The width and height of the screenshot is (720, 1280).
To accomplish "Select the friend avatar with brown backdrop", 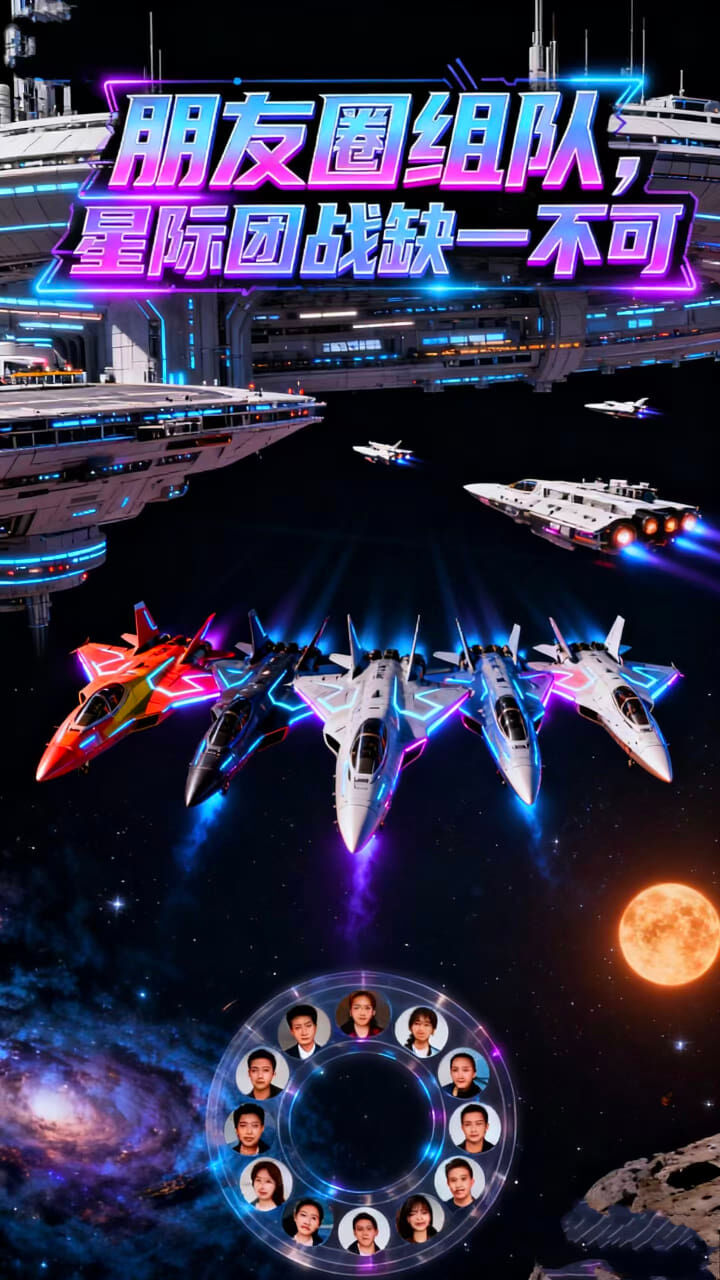I will click(362, 1014).
